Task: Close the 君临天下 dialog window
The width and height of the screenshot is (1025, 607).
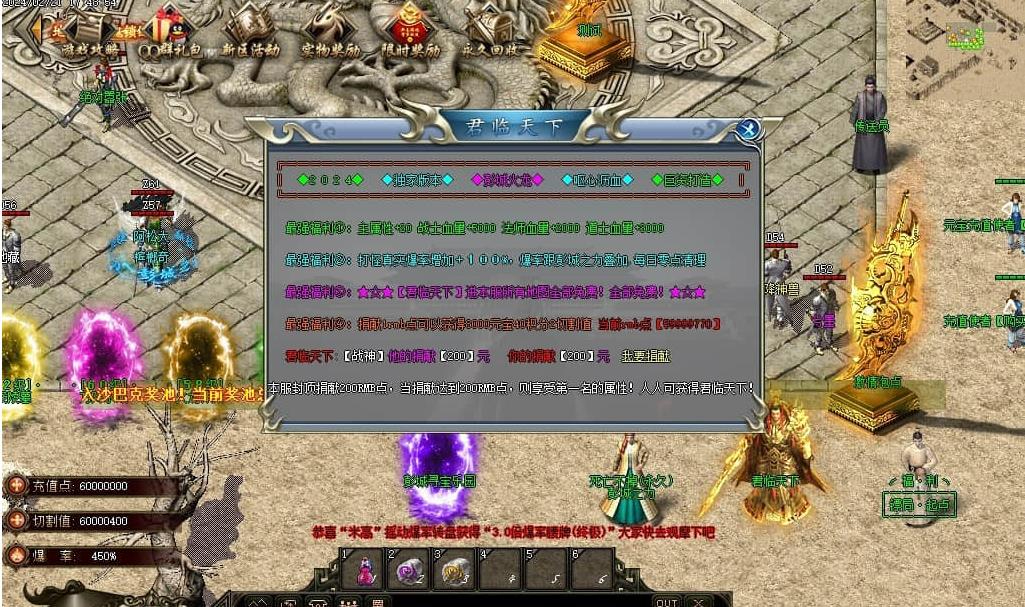Action: click(747, 129)
